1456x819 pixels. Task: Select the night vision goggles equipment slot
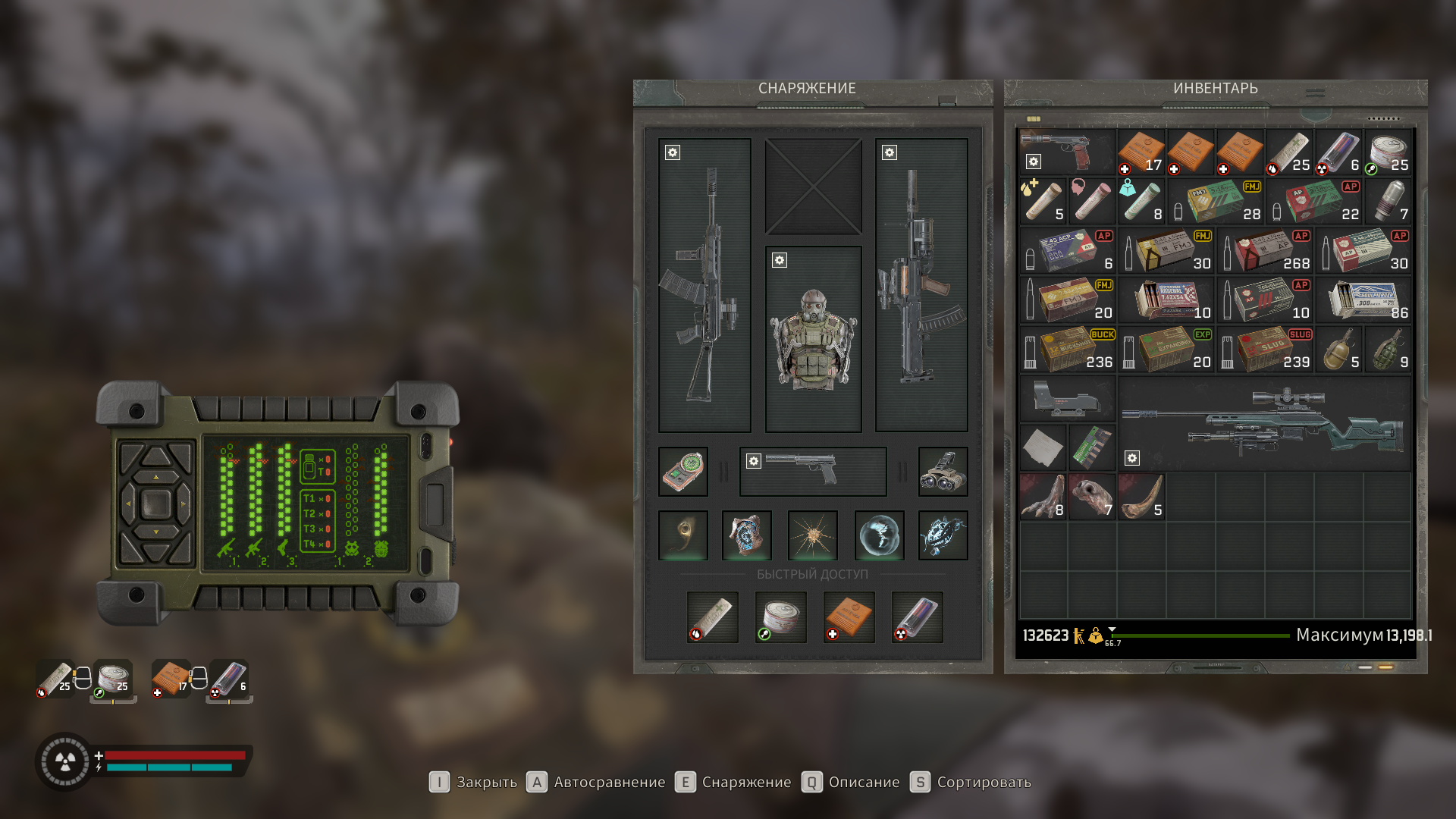pos(943,471)
